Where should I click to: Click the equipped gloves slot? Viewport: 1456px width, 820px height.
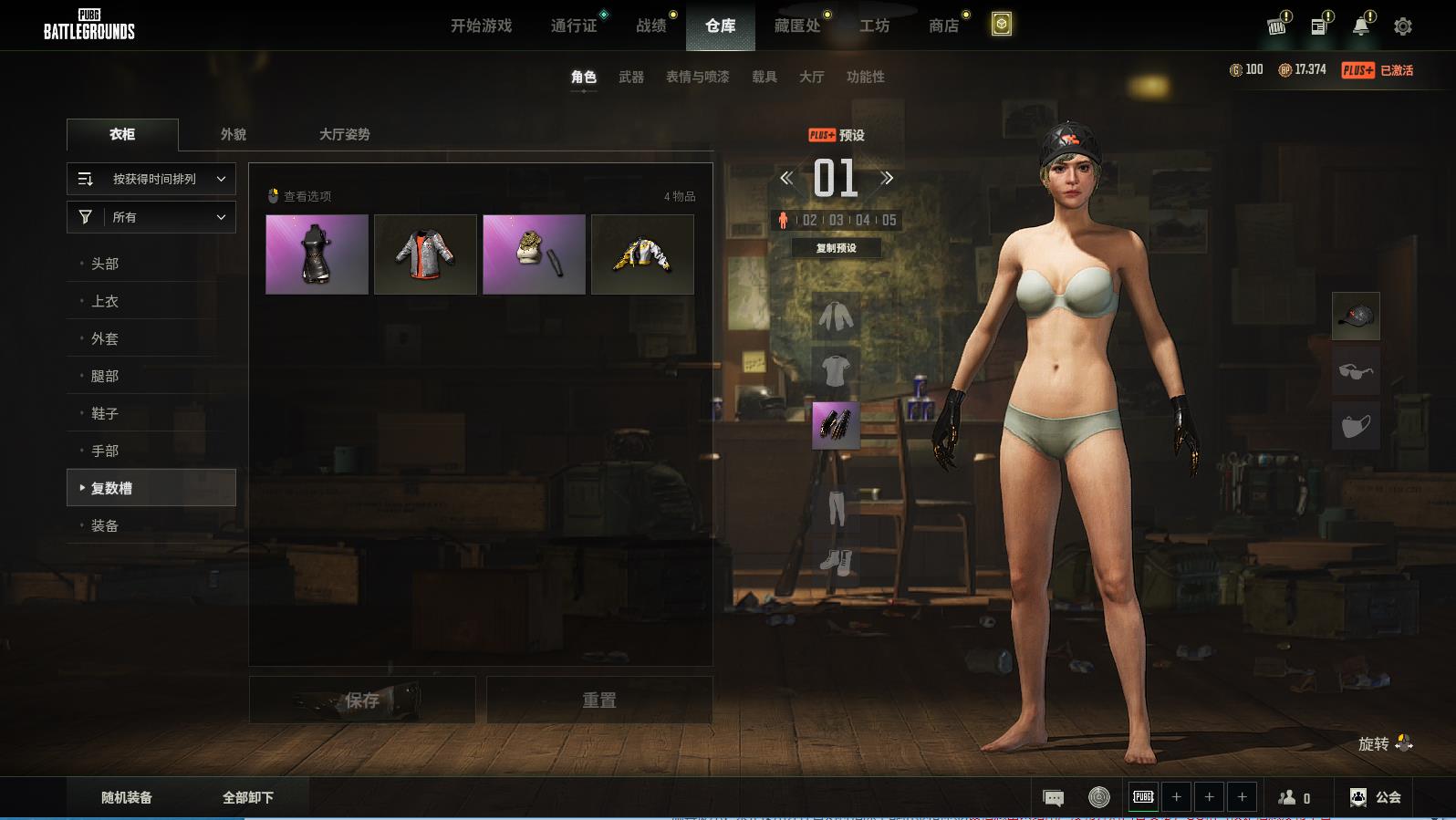[836, 425]
